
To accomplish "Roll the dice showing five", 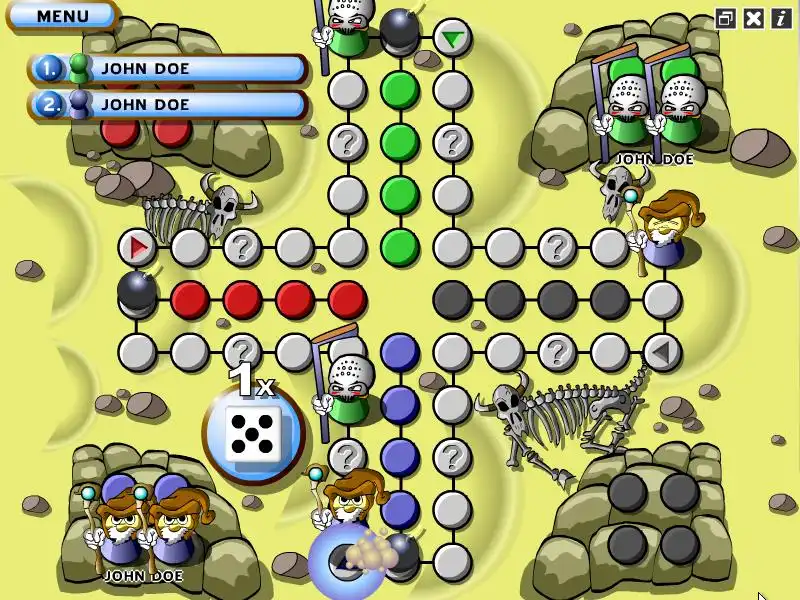I will 253,433.
